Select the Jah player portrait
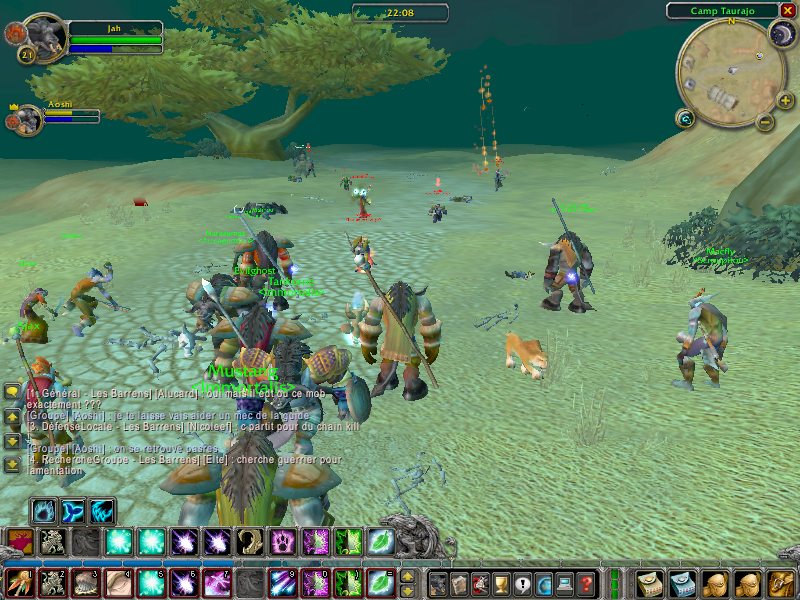This screenshot has width=800, height=600. pyautogui.click(x=44, y=36)
